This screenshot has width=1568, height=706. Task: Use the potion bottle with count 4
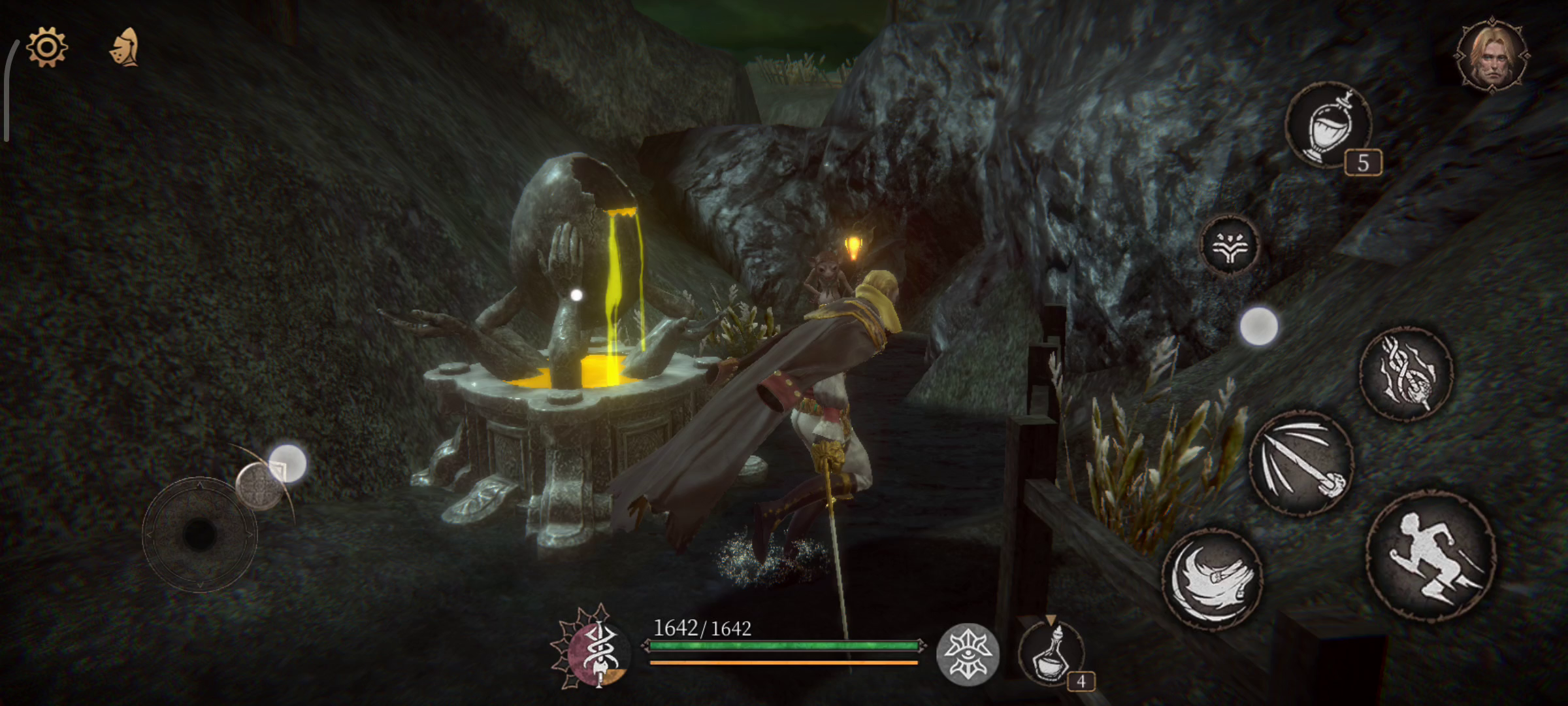1051,654
